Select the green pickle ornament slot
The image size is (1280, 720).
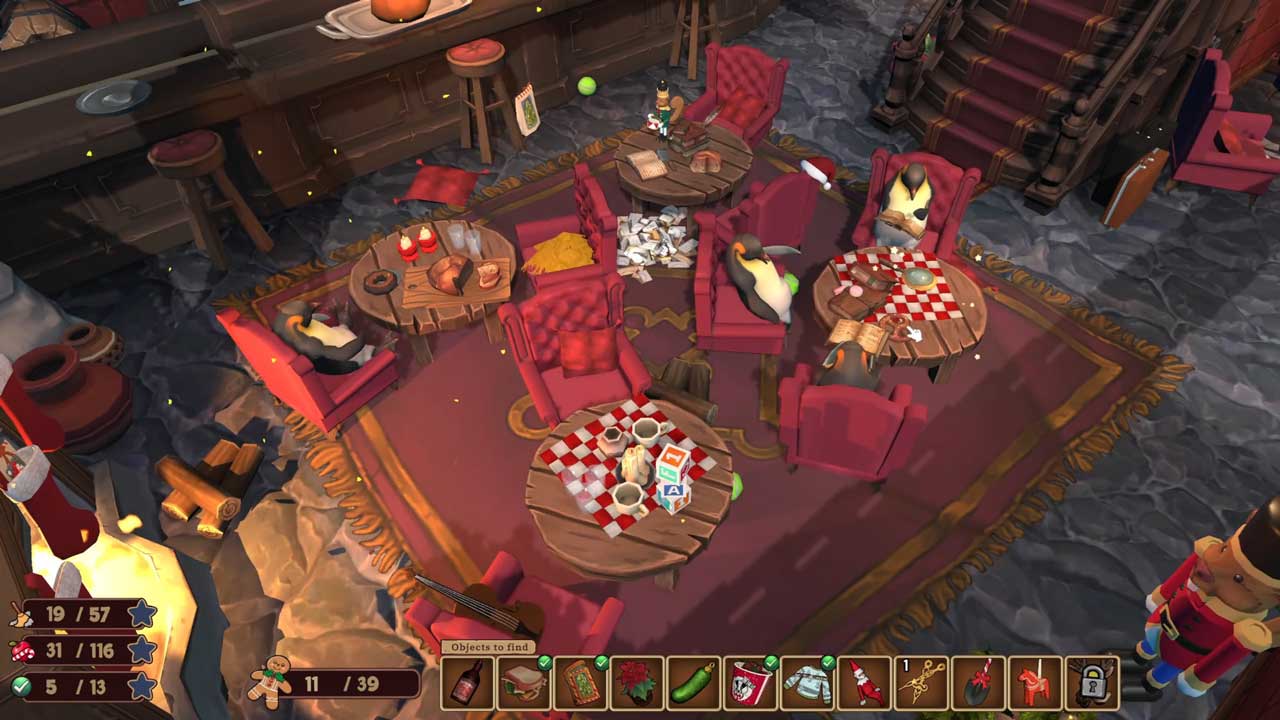695,683
